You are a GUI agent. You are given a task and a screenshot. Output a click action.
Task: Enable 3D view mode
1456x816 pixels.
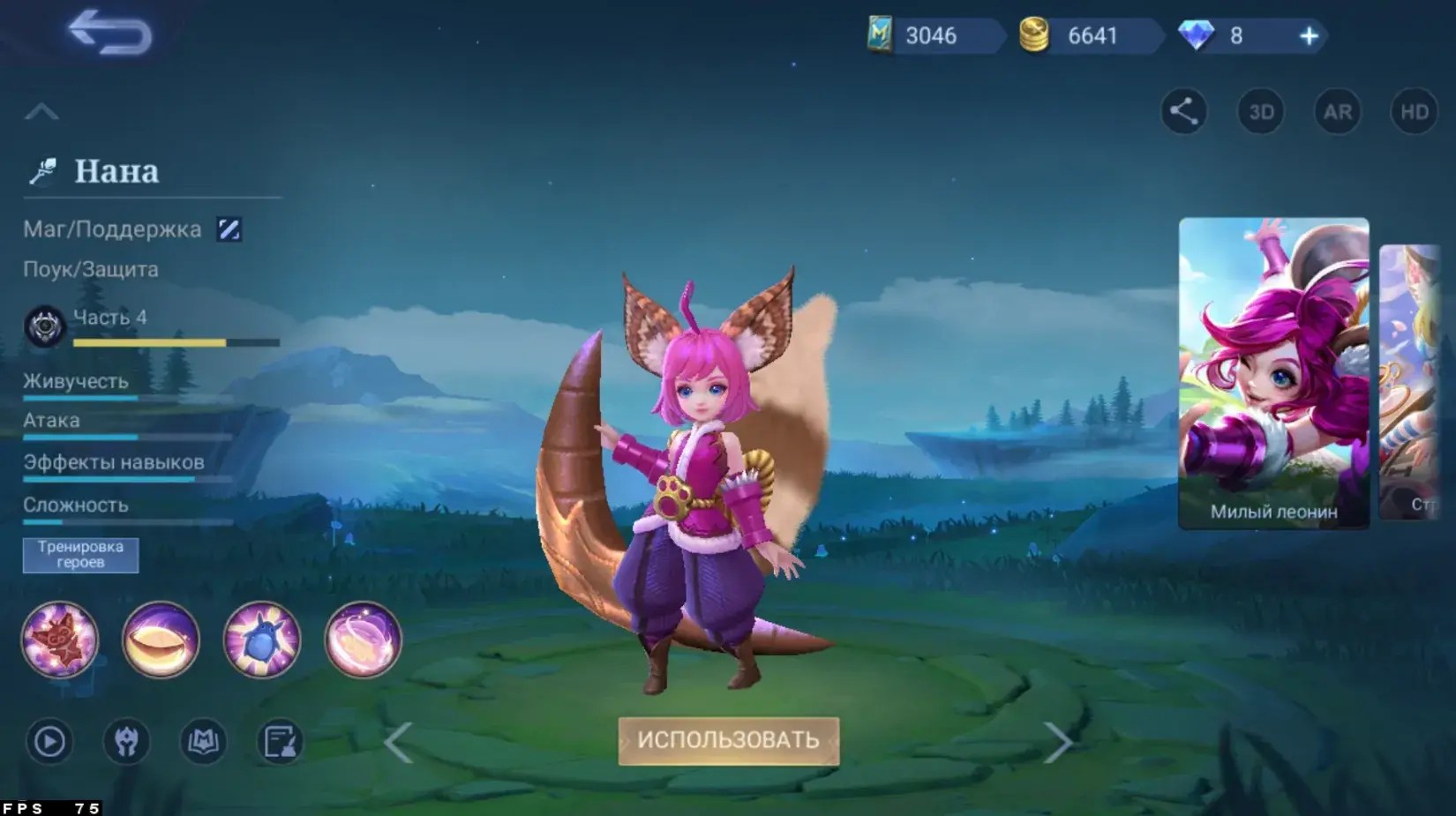point(1260,111)
